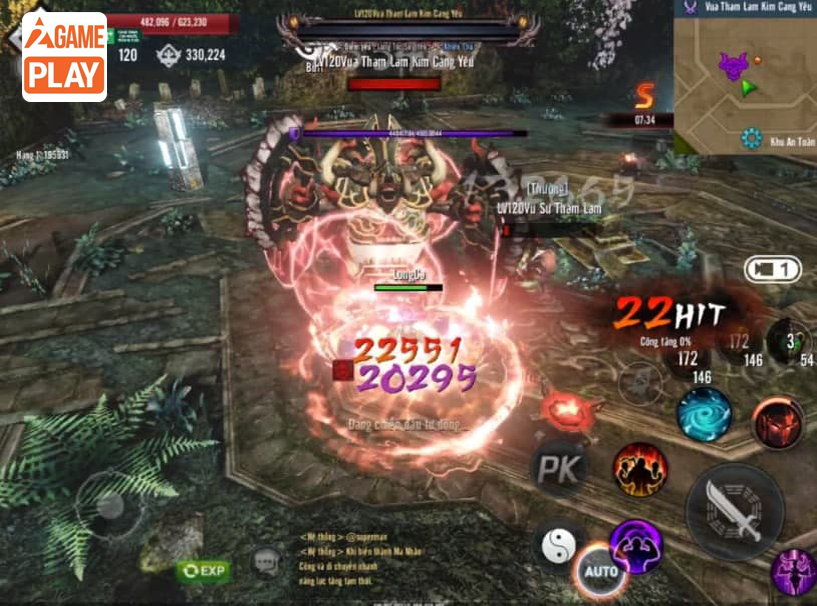This screenshot has height=606, width=817.
Task: Open the chat speech bubble
Action: pos(266,563)
